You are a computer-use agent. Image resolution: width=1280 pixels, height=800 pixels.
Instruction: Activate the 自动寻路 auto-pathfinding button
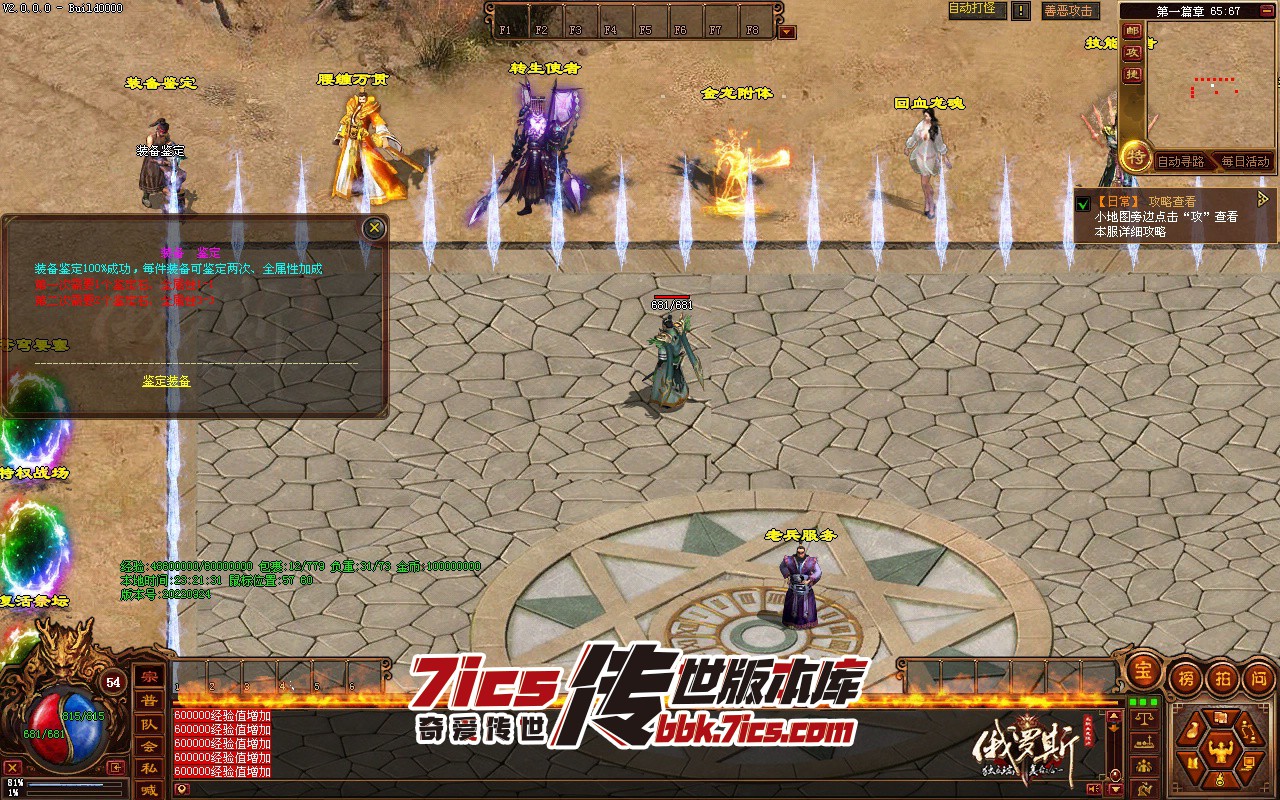pyautogui.click(x=1180, y=161)
